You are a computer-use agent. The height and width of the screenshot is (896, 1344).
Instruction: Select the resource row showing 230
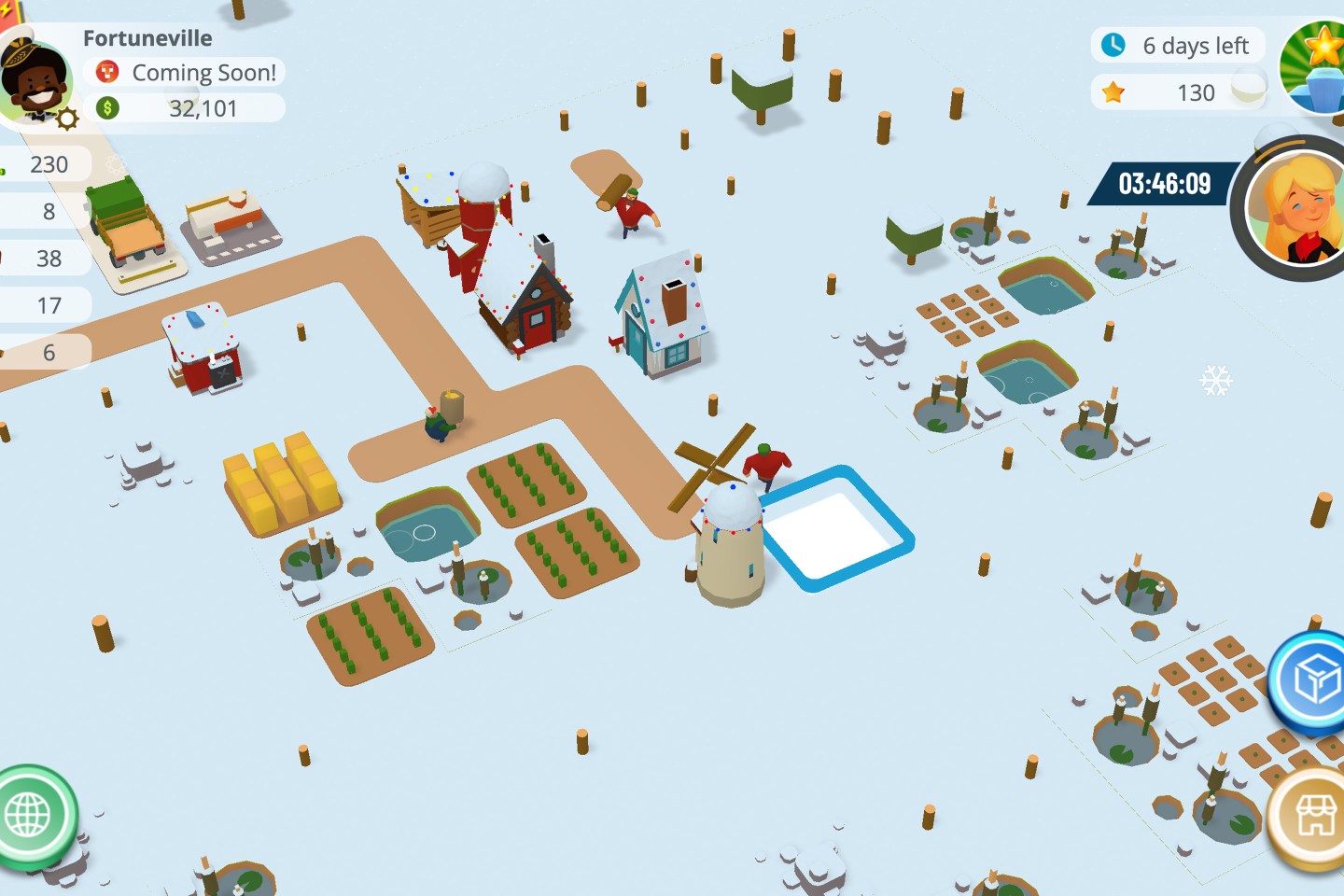pyautogui.click(x=45, y=164)
